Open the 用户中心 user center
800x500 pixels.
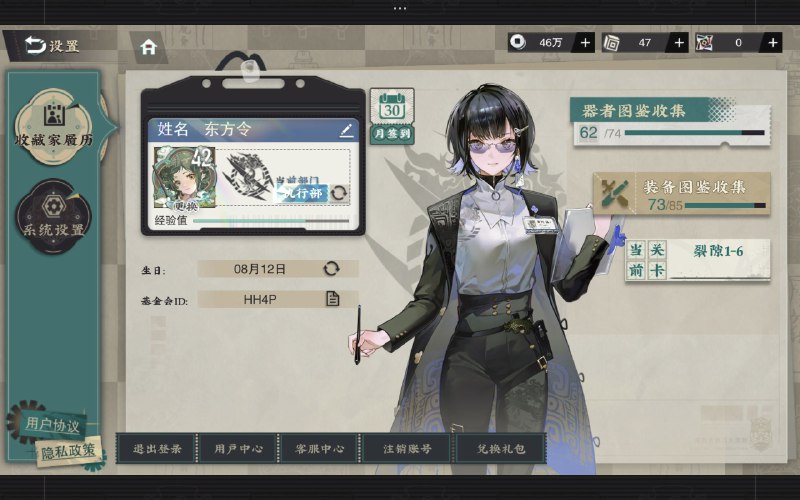click(238, 449)
